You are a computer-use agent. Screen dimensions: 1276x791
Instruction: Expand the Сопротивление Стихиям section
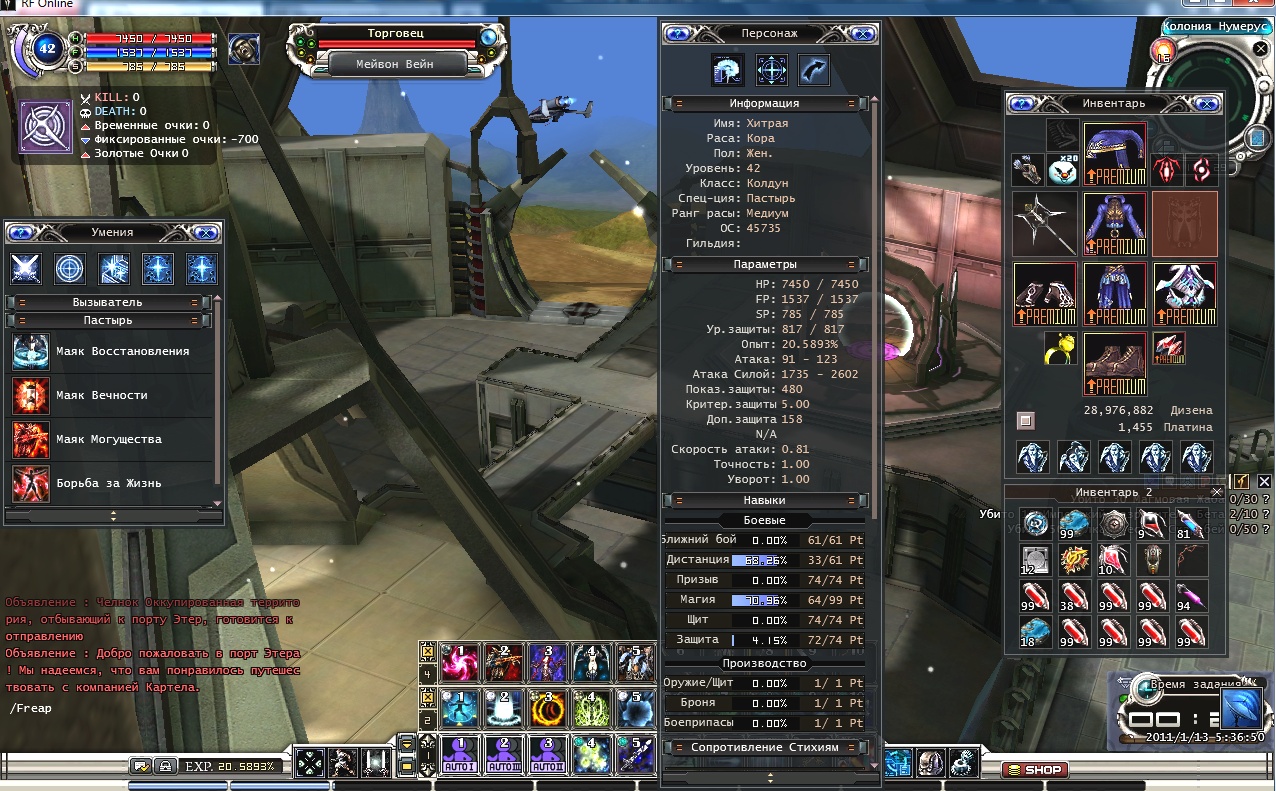click(765, 747)
